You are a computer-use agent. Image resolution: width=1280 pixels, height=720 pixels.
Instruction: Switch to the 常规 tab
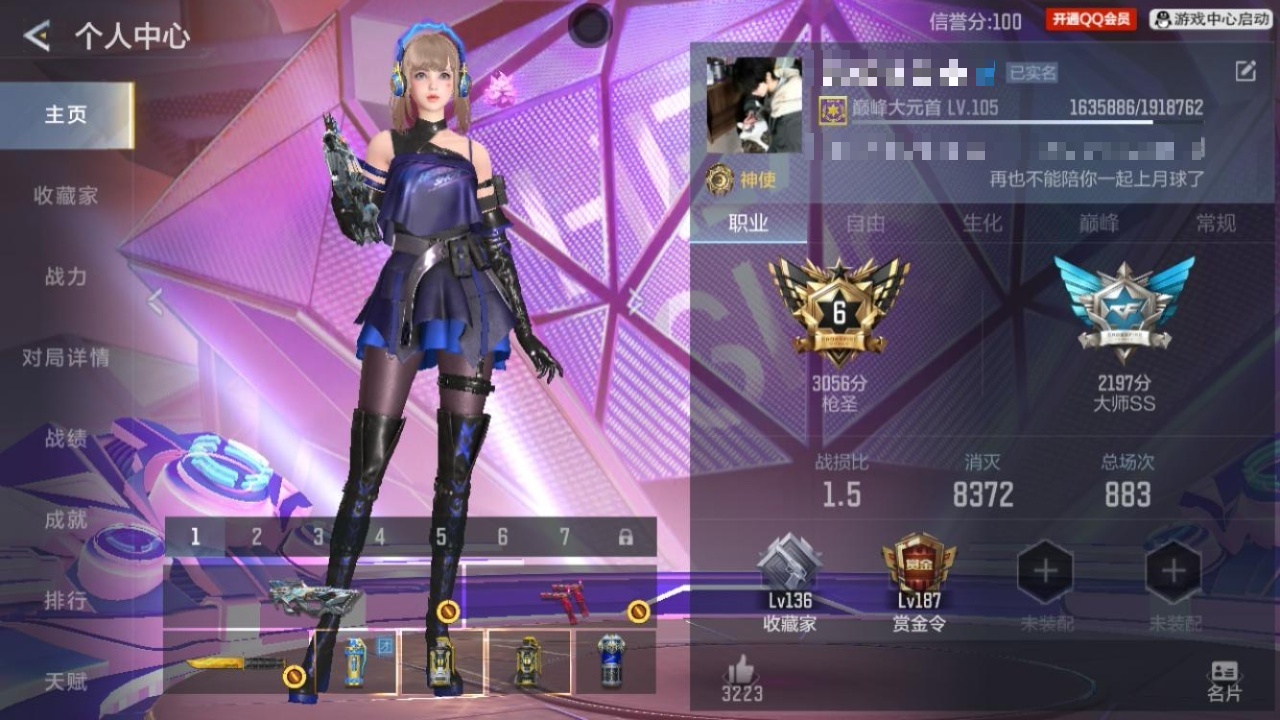pos(1216,224)
